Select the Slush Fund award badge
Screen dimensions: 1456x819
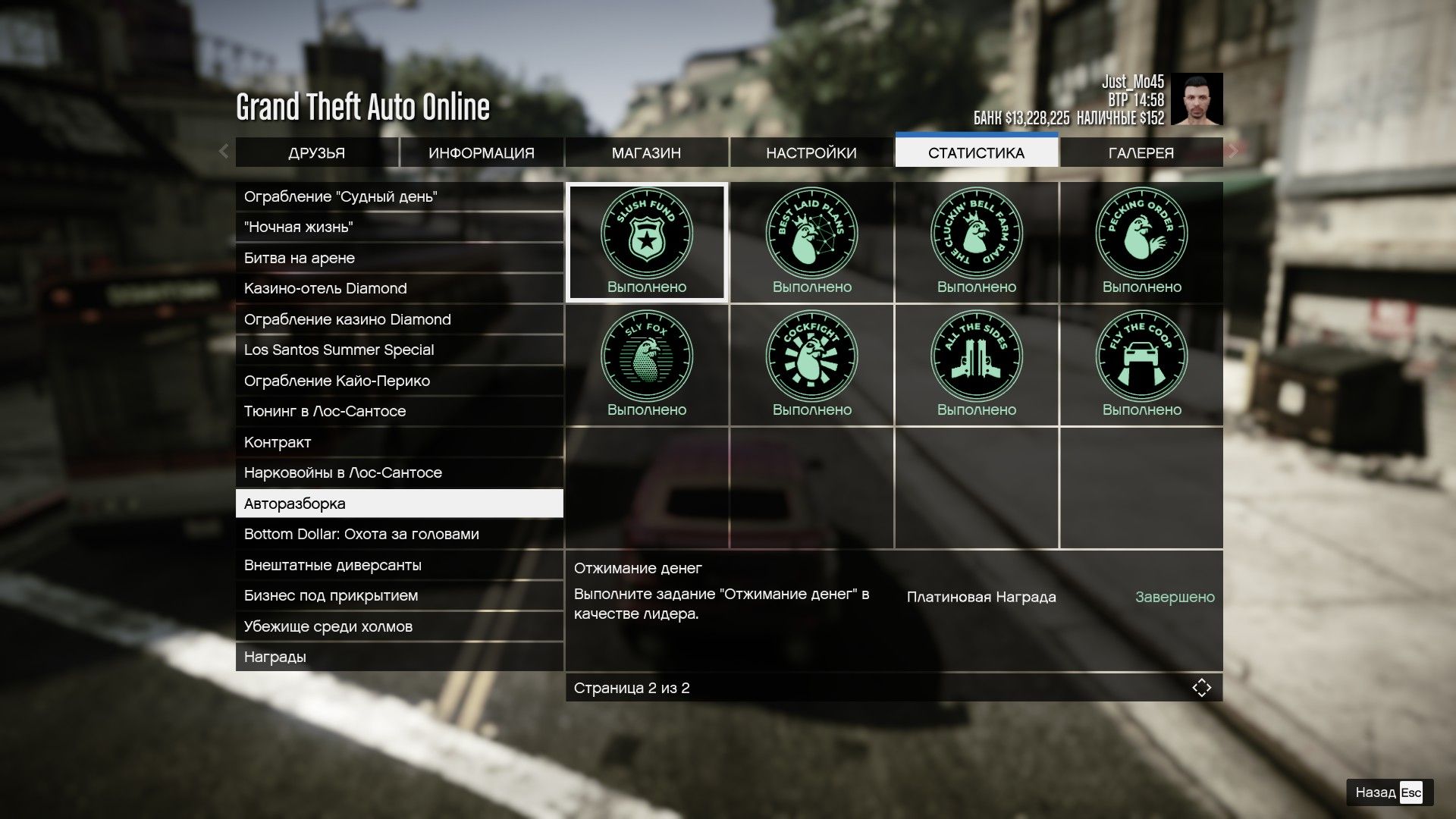[x=647, y=243]
